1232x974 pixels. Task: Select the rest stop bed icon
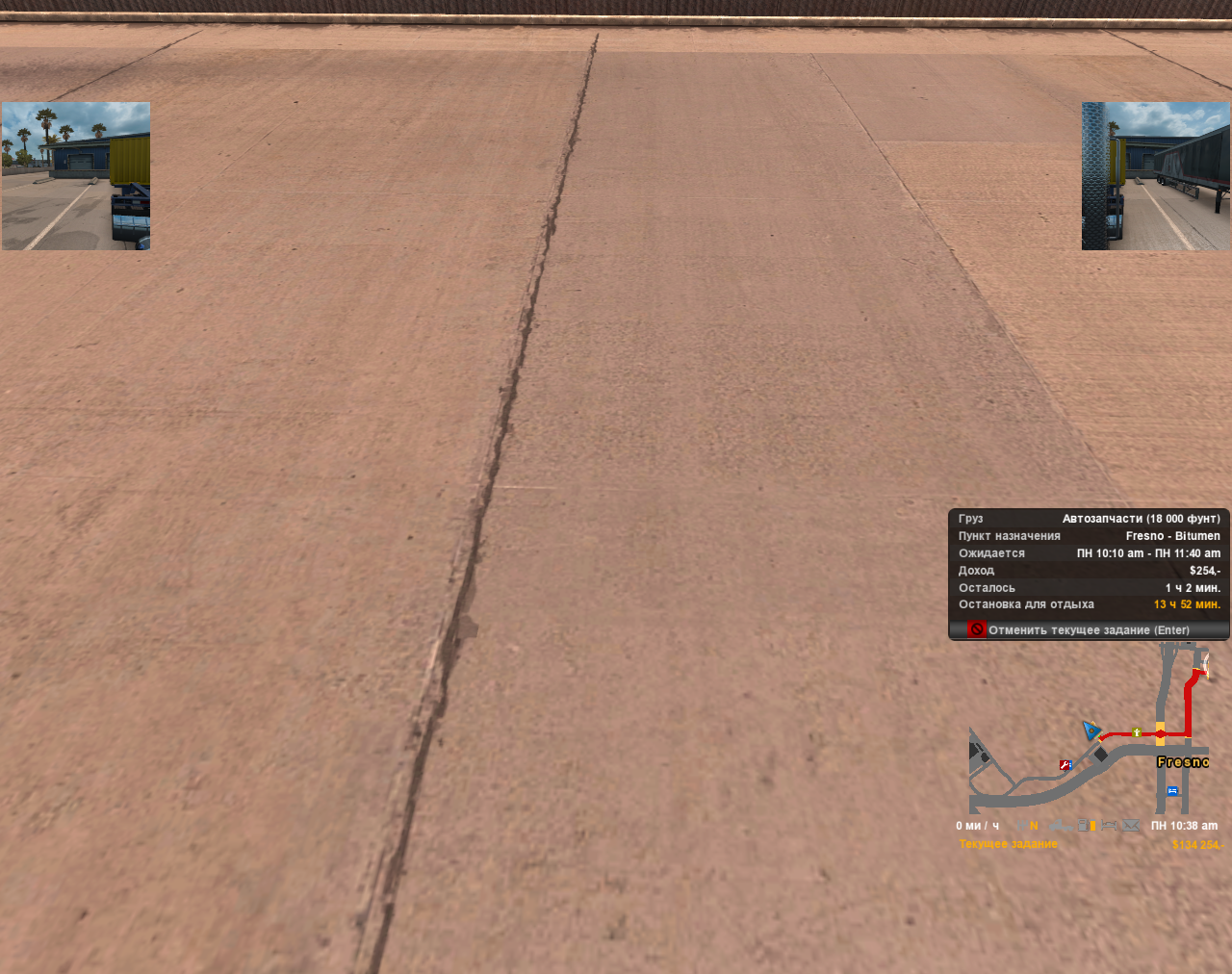click(x=1109, y=825)
